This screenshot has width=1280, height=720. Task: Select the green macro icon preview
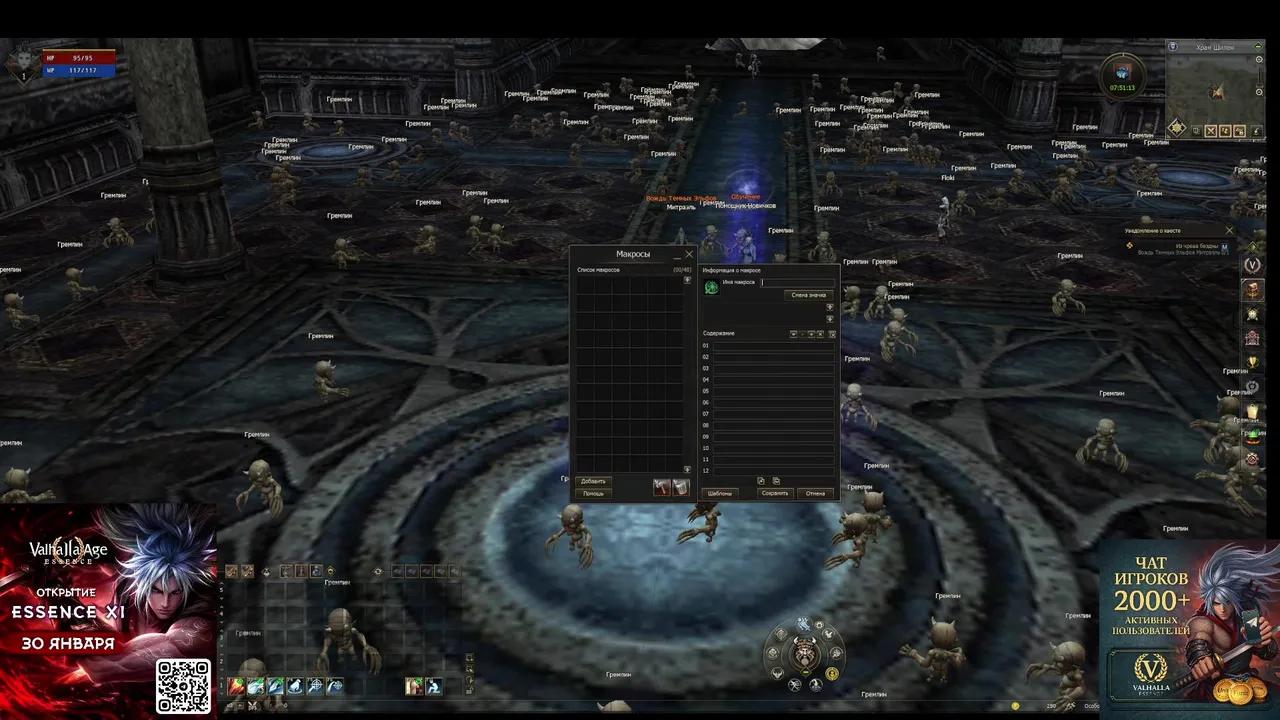711,287
